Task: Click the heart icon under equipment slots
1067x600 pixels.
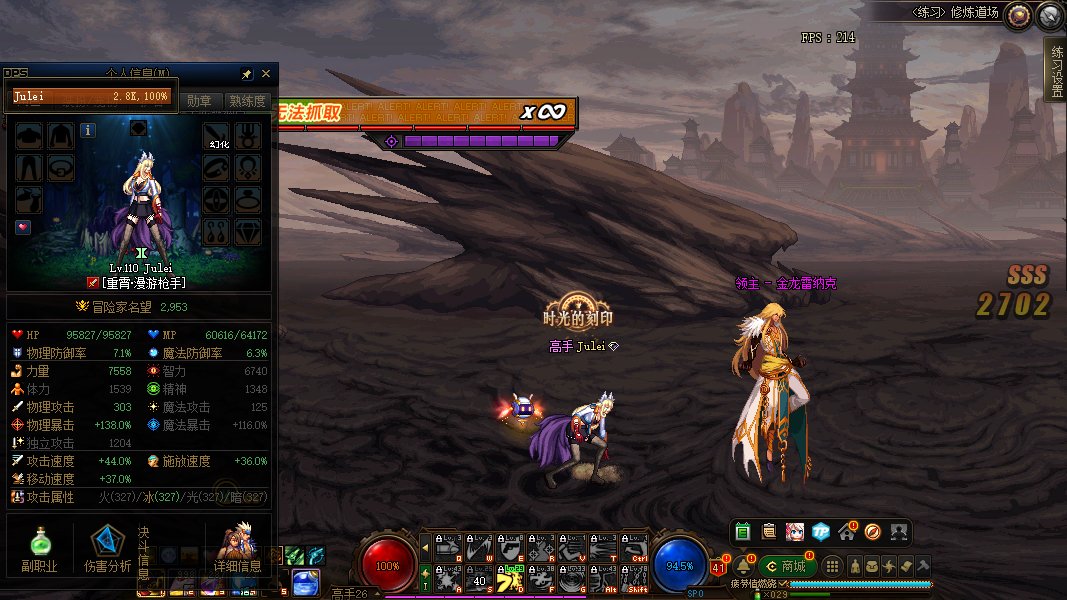Action: click(24, 228)
